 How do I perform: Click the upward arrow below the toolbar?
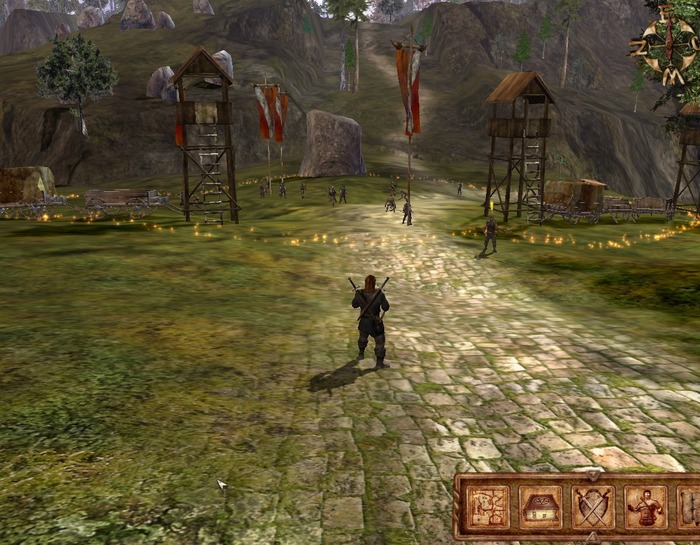pos(592,539)
